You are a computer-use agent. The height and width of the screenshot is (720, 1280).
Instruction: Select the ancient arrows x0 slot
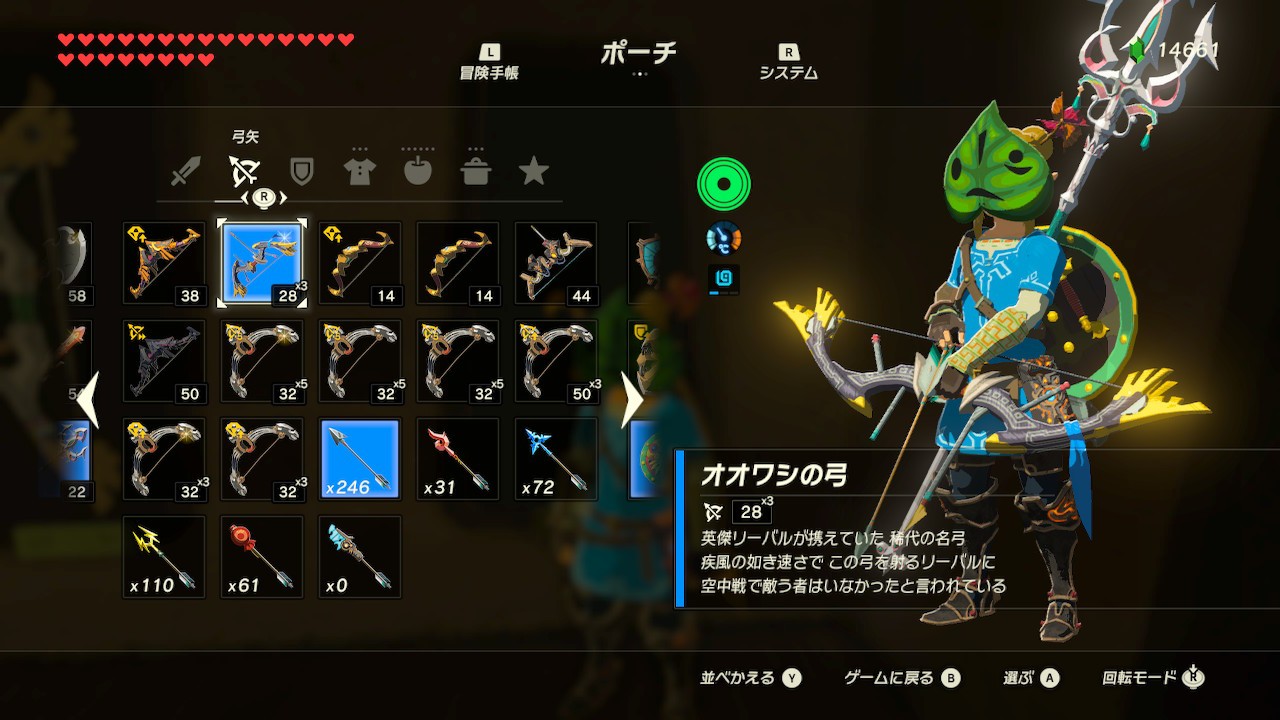(359, 557)
